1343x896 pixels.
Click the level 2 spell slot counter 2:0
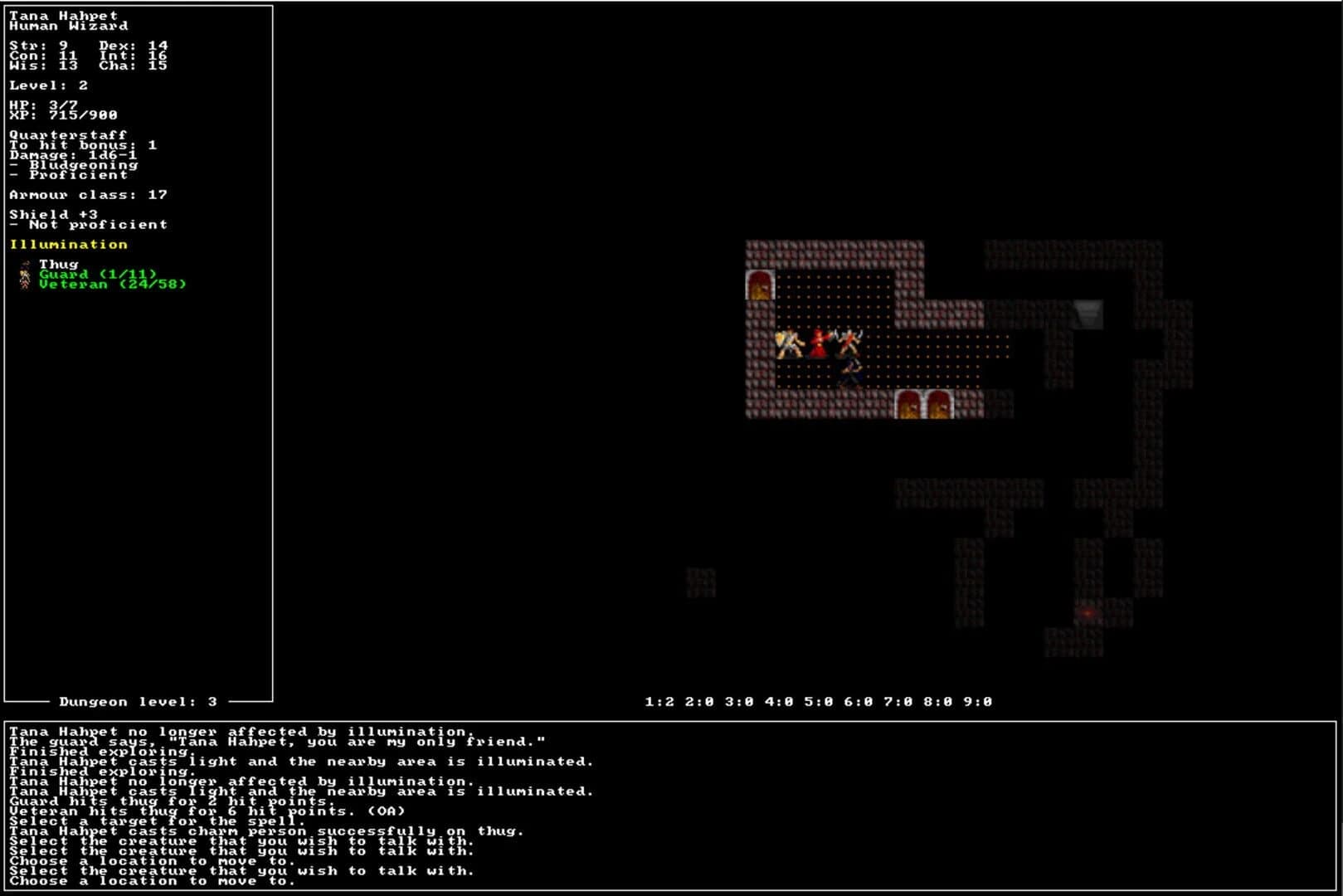tap(699, 701)
